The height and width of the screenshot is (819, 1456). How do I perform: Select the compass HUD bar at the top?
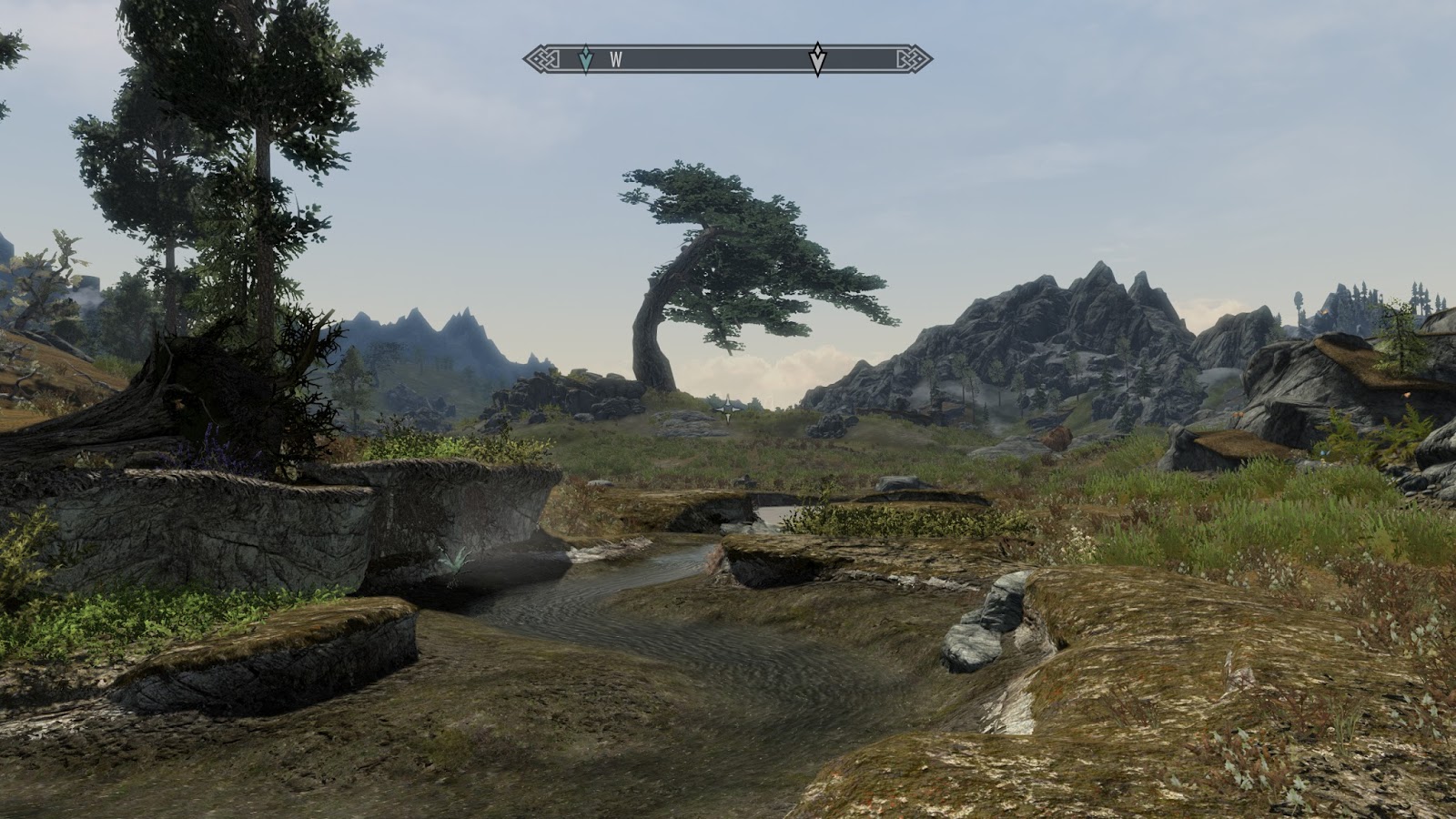(728, 58)
